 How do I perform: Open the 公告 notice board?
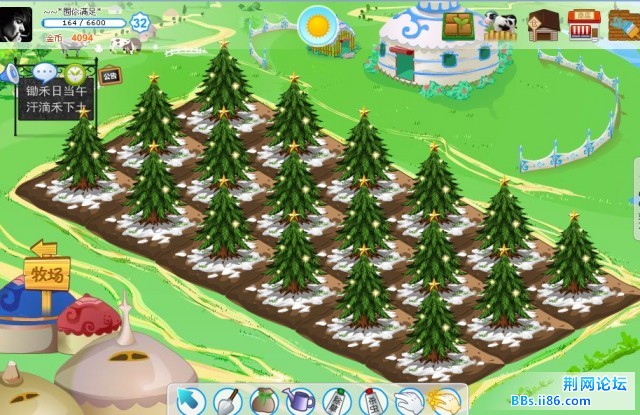110,75
